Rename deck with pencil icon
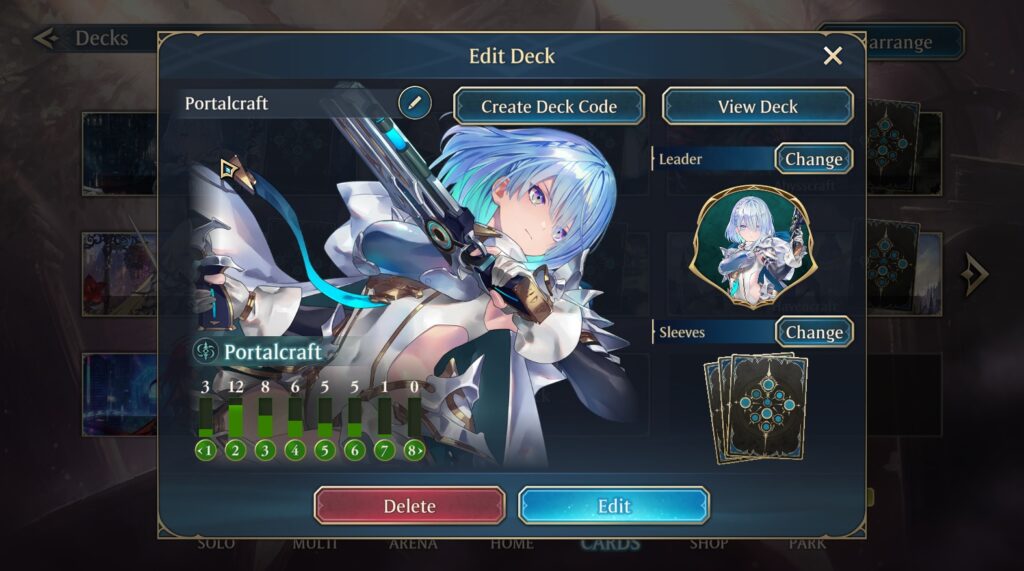Screen dimensions: 1024x571 point(414,102)
